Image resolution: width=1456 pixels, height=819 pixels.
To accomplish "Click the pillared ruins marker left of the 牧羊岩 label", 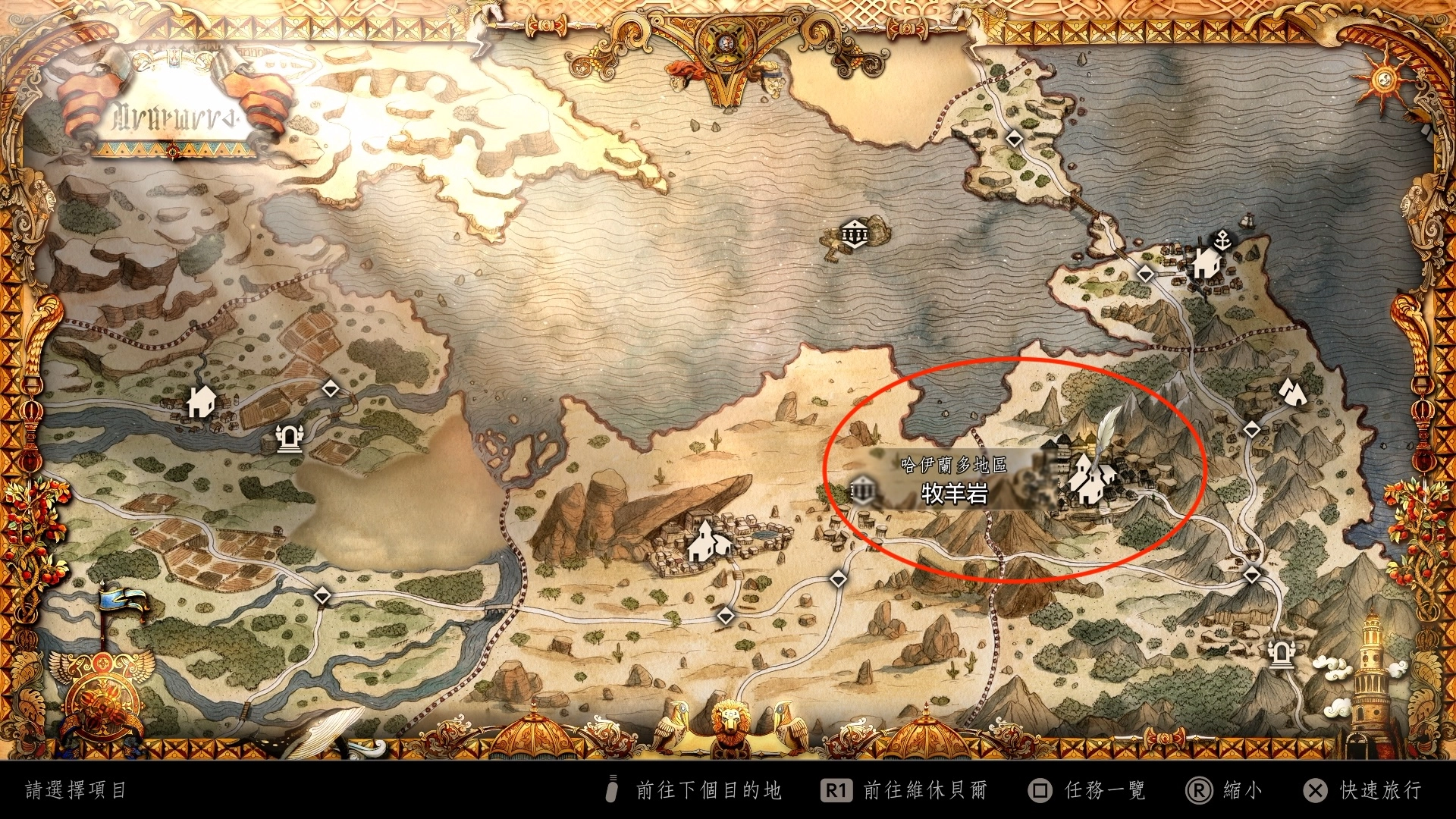I will [x=863, y=491].
